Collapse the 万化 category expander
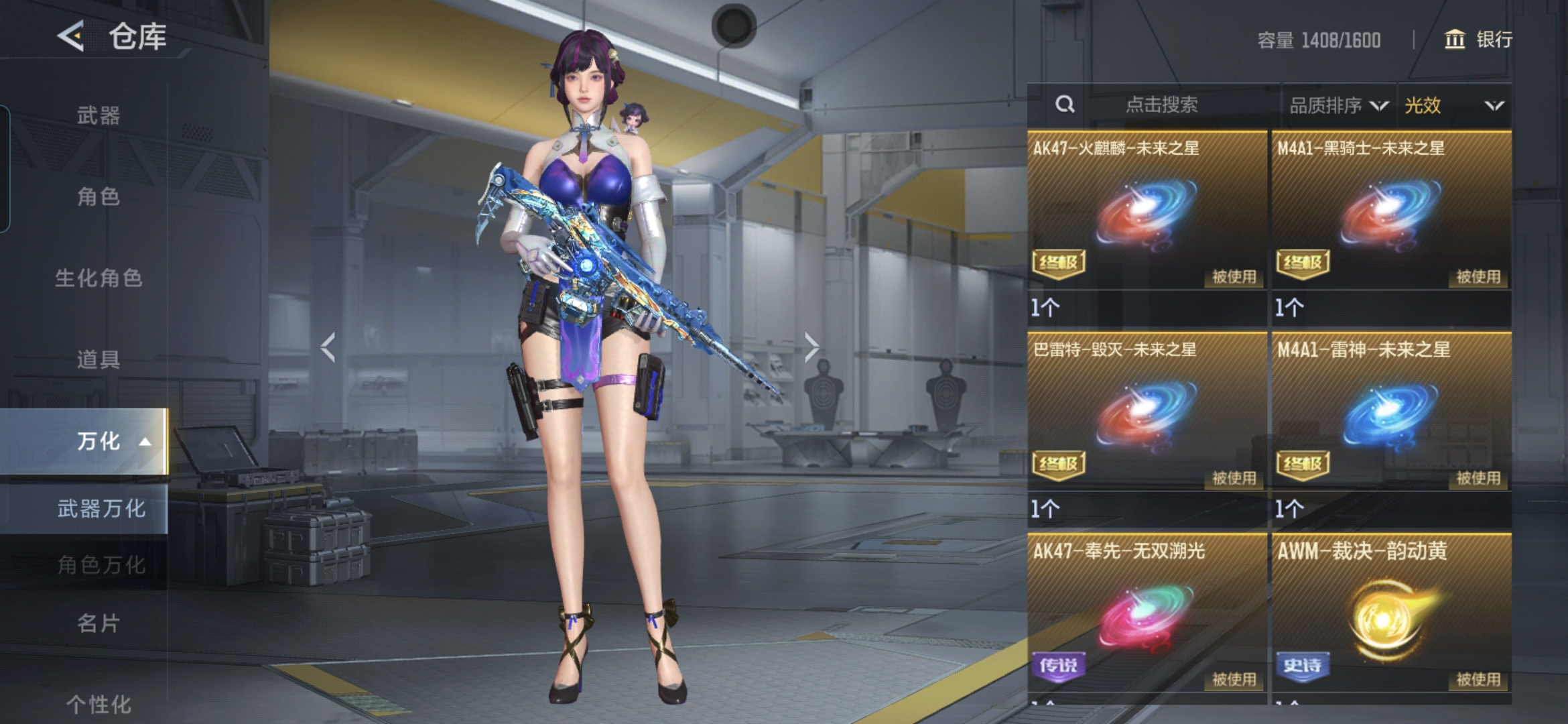The image size is (1568, 724). [x=145, y=441]
